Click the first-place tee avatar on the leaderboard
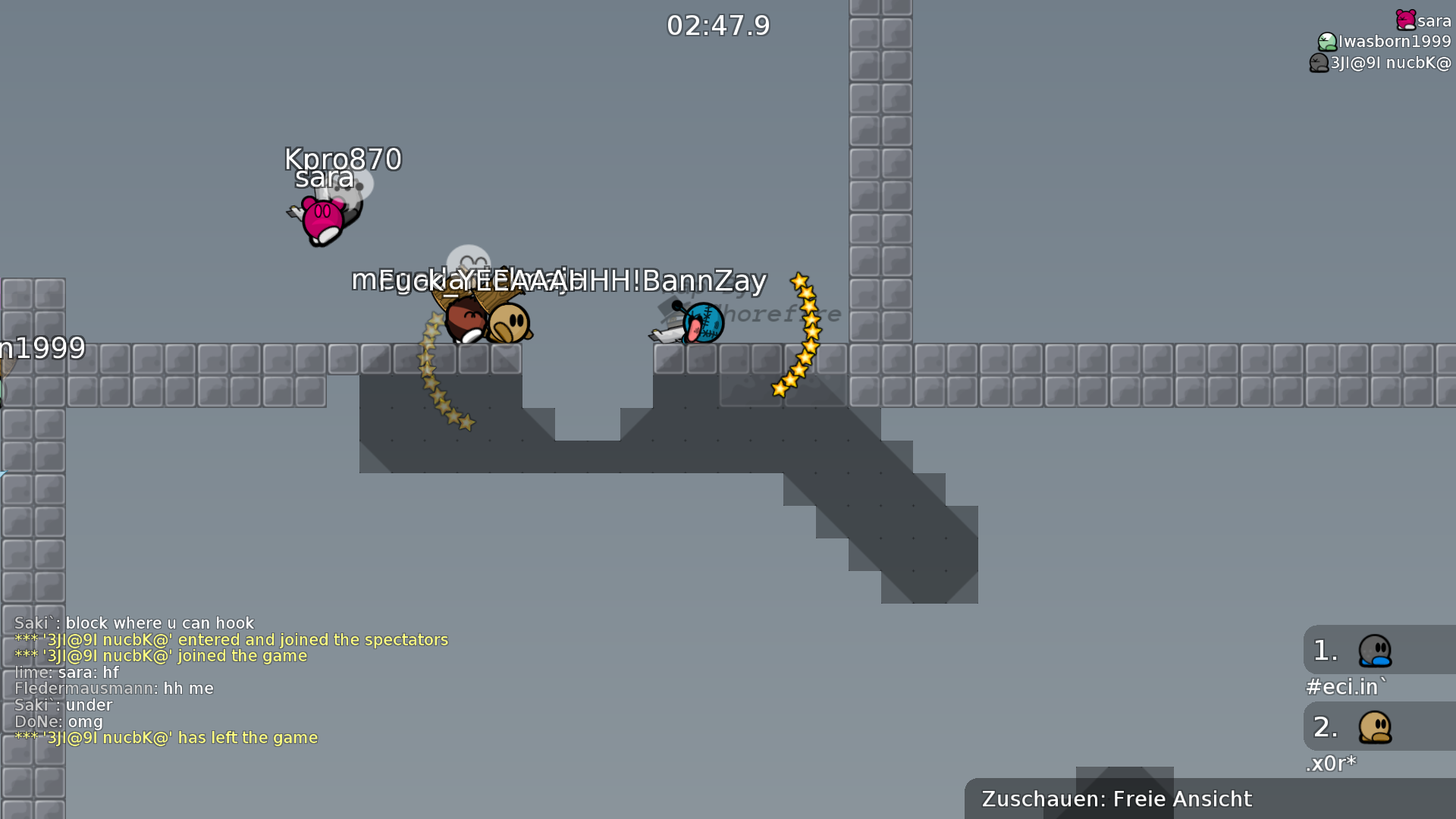Screen dimensions: 1456x819 click(x=1375, y=651)
